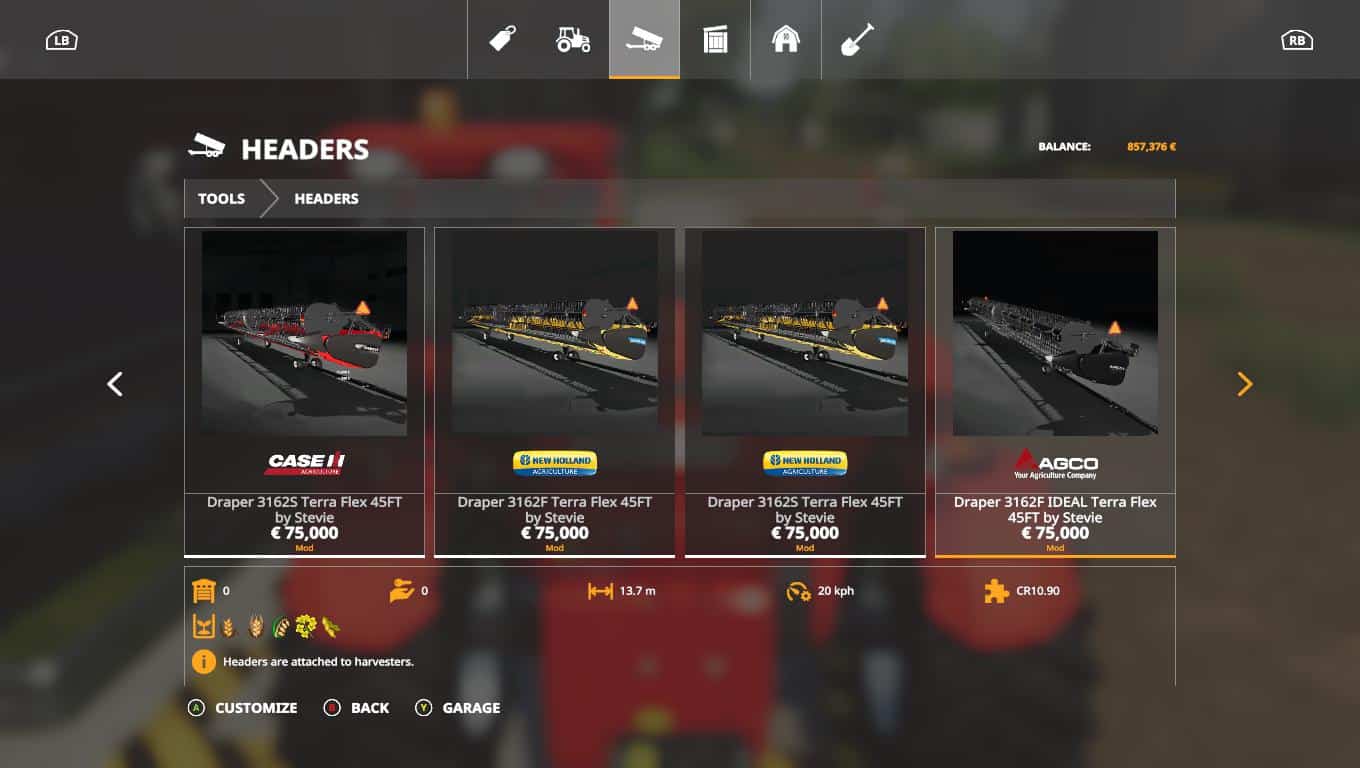Viewport: 1360px width, 768px height.
Task: Open the price tag brands tab
Action: [502, 40]
